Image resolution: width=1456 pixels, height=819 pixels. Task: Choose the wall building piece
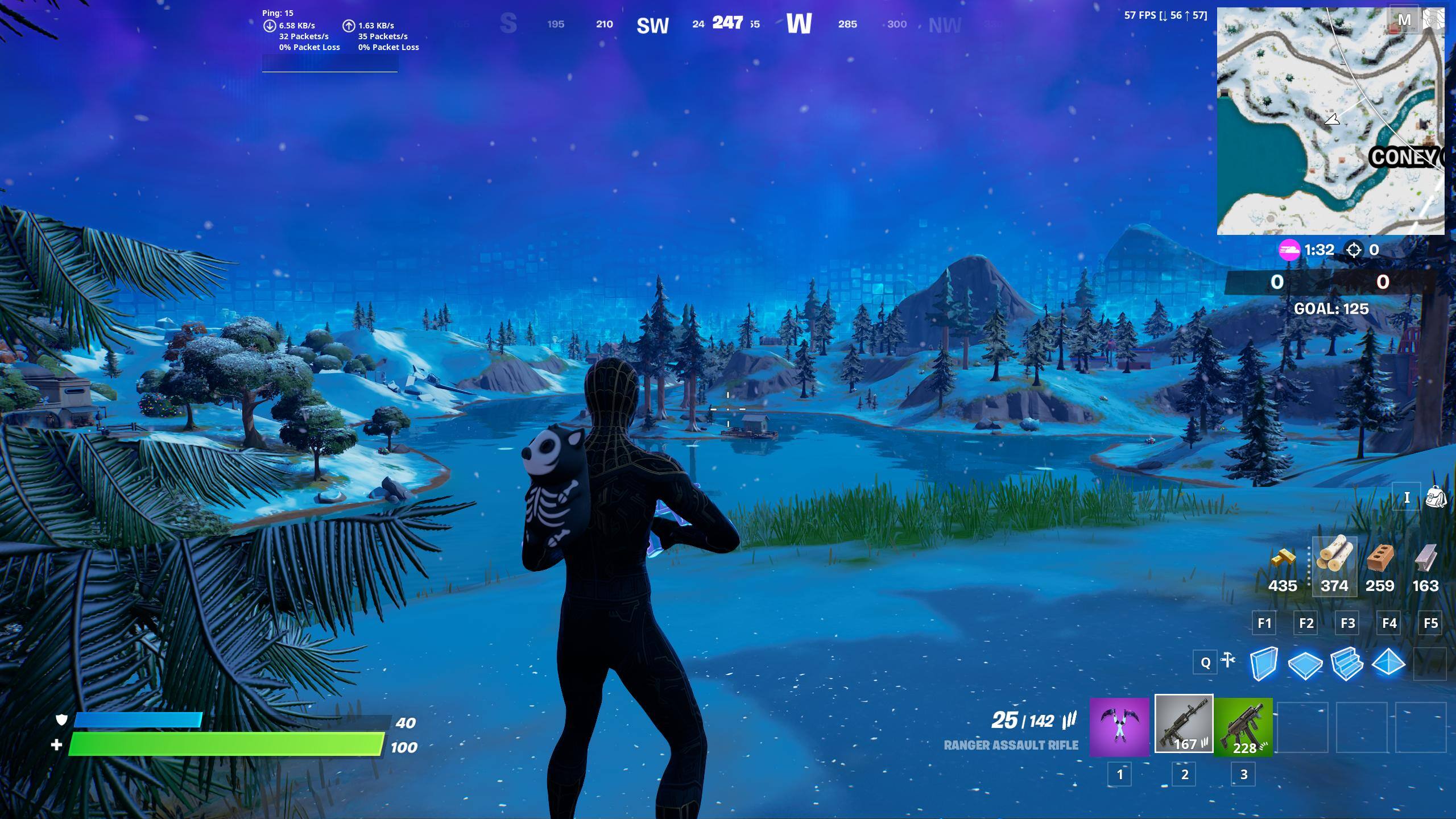1264,663
